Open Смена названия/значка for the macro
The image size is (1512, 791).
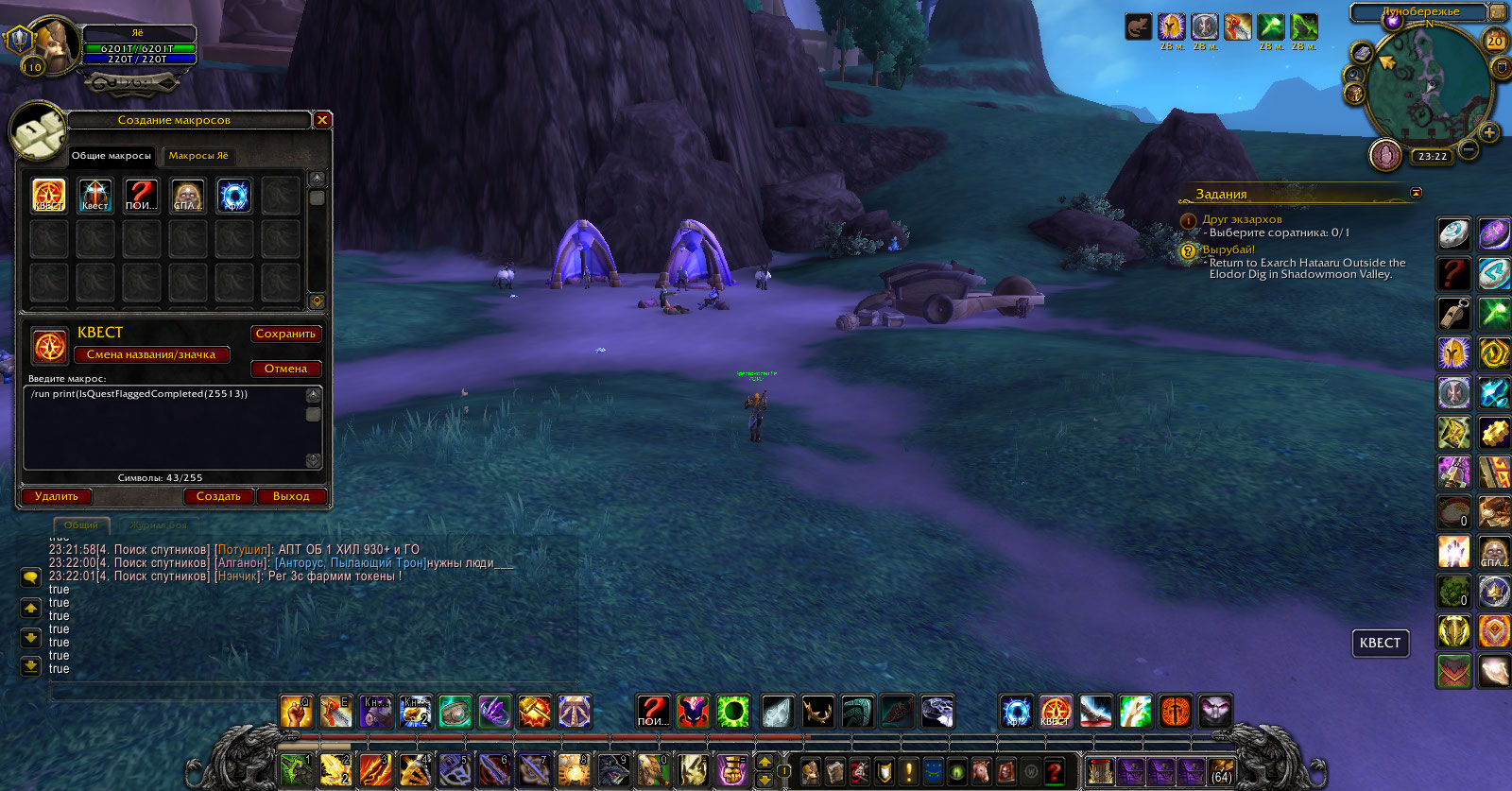151,354
